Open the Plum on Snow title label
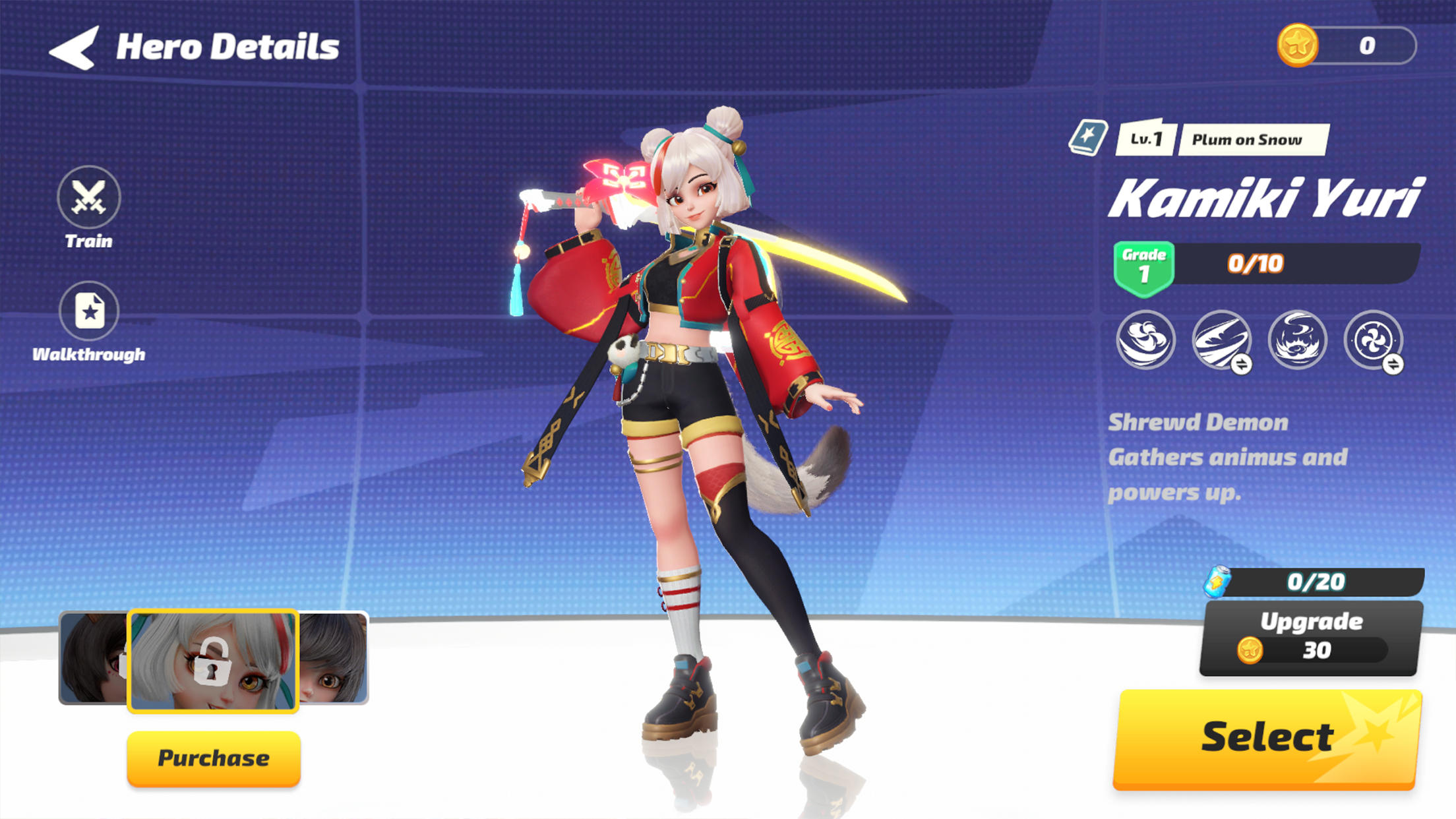This screenshot has width=1456, height=819. point(1248,139)
